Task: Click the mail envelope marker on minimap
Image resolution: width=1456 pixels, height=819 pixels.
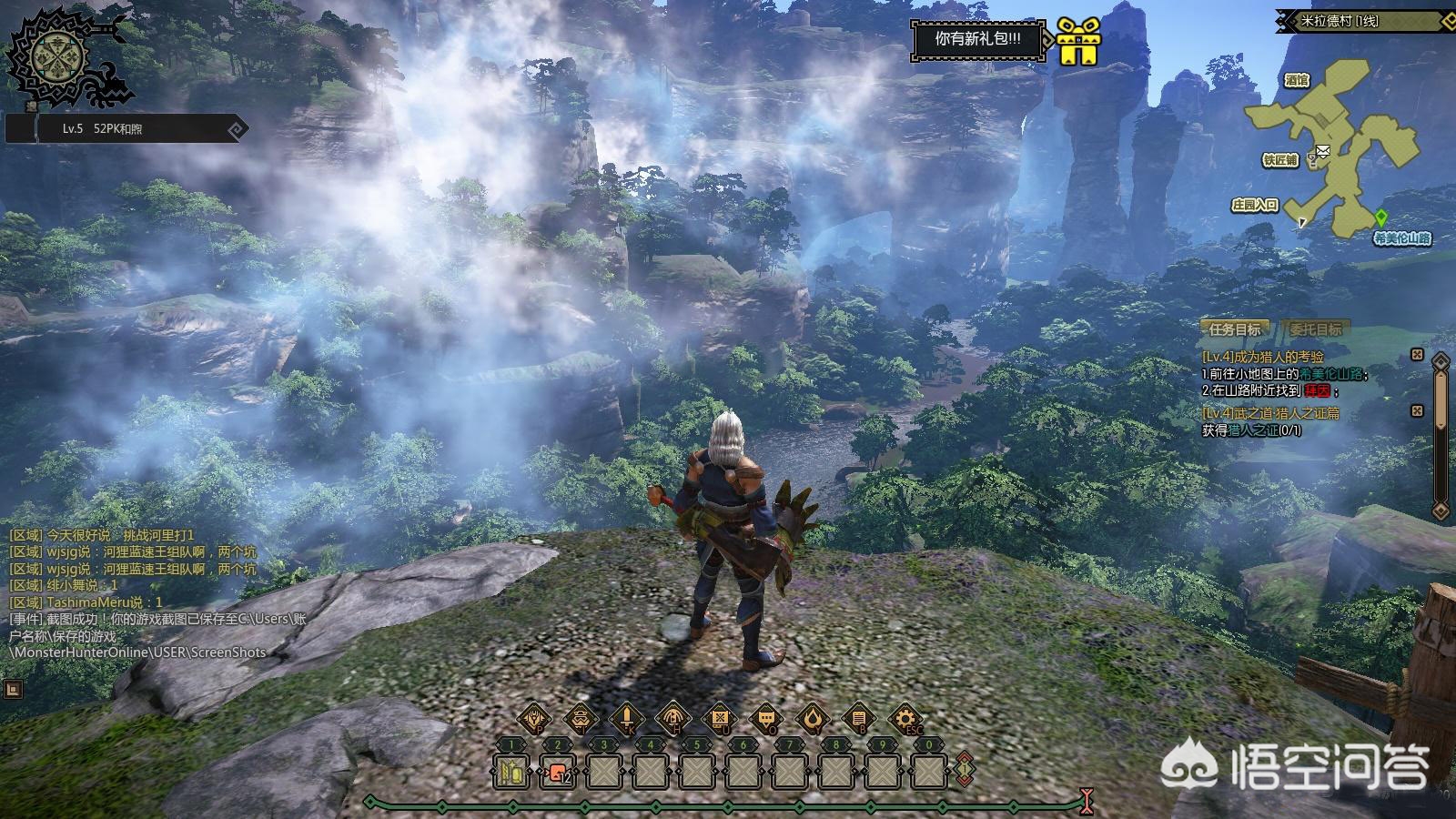Action: [x=1322, y=150]
